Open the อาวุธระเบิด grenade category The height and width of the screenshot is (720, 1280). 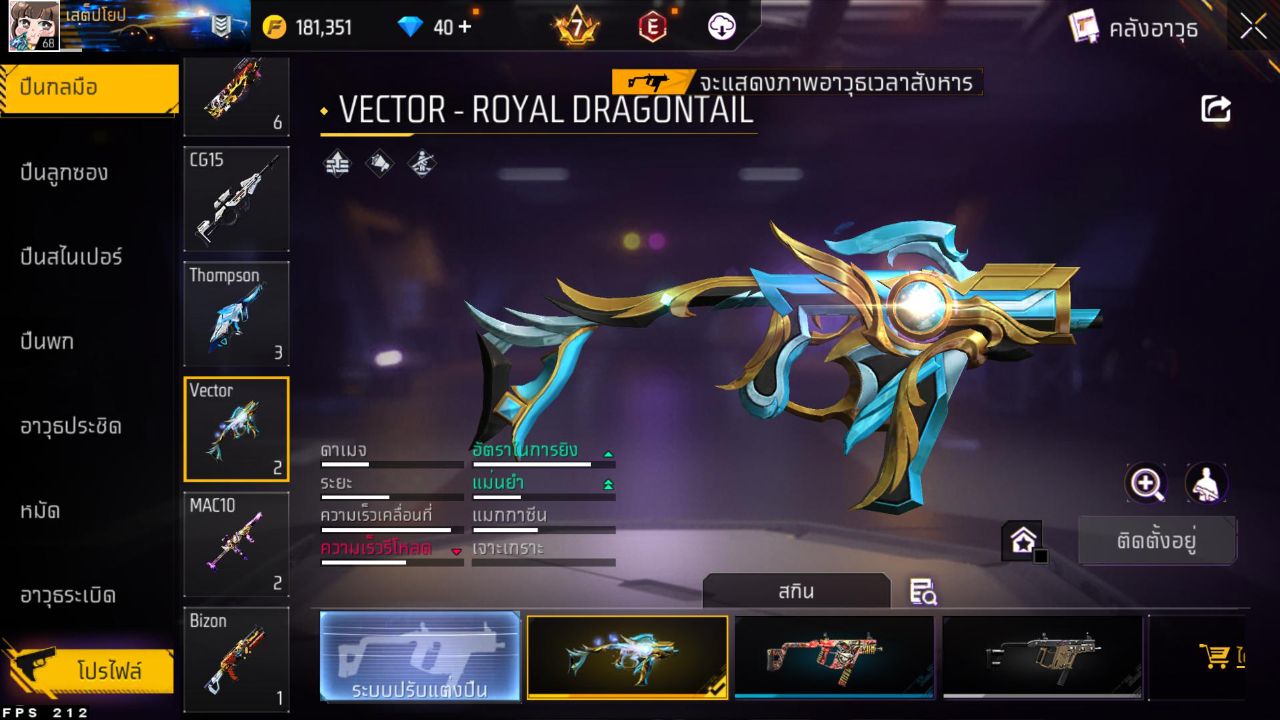[x=68, y=596]
